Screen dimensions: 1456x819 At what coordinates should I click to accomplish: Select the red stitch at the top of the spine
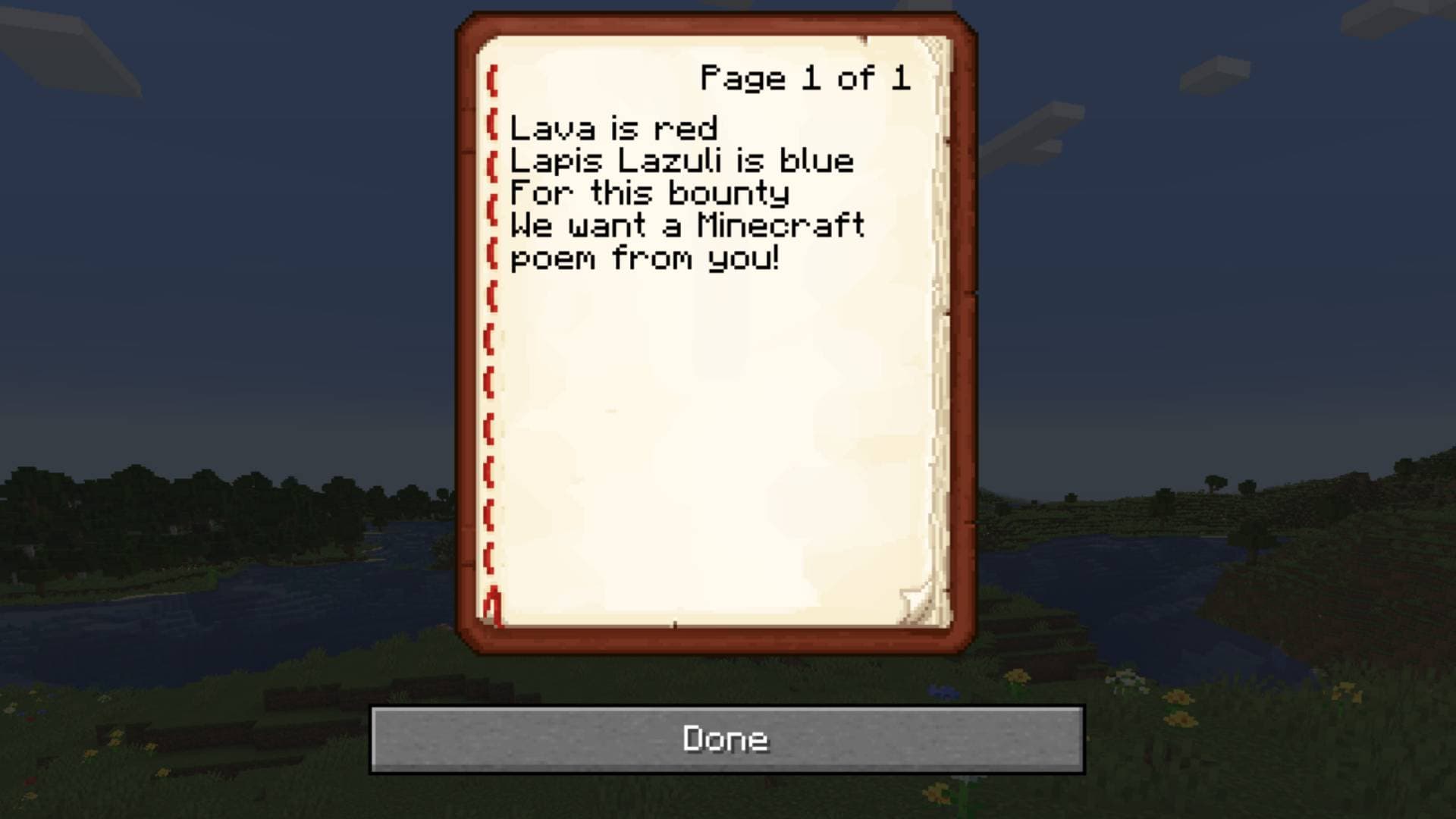click(494, 80)
